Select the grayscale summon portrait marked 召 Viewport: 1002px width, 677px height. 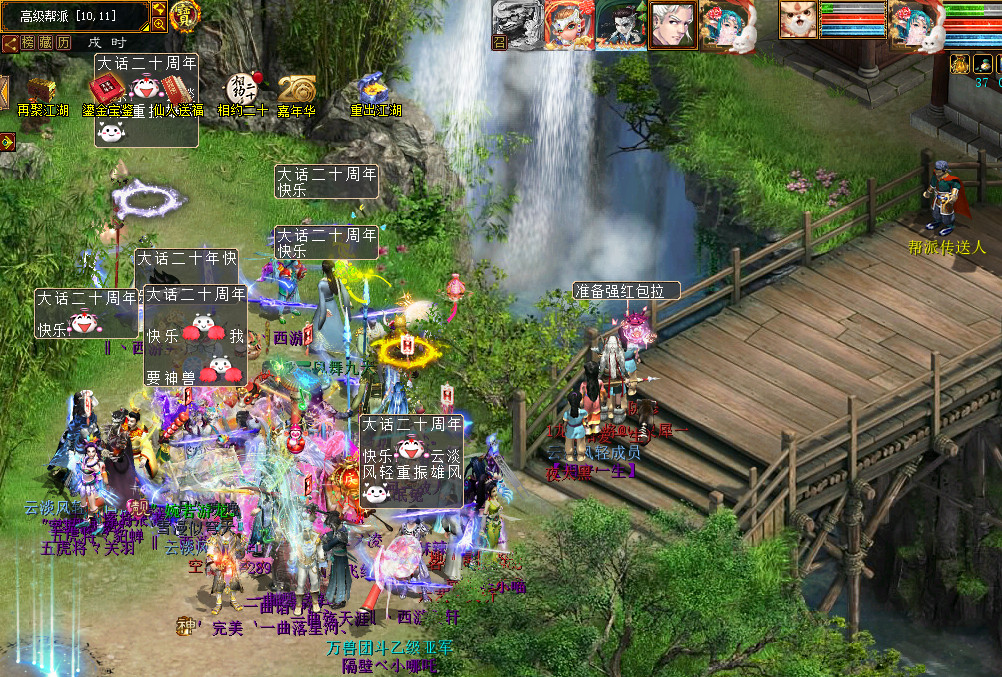pos(516,24)
